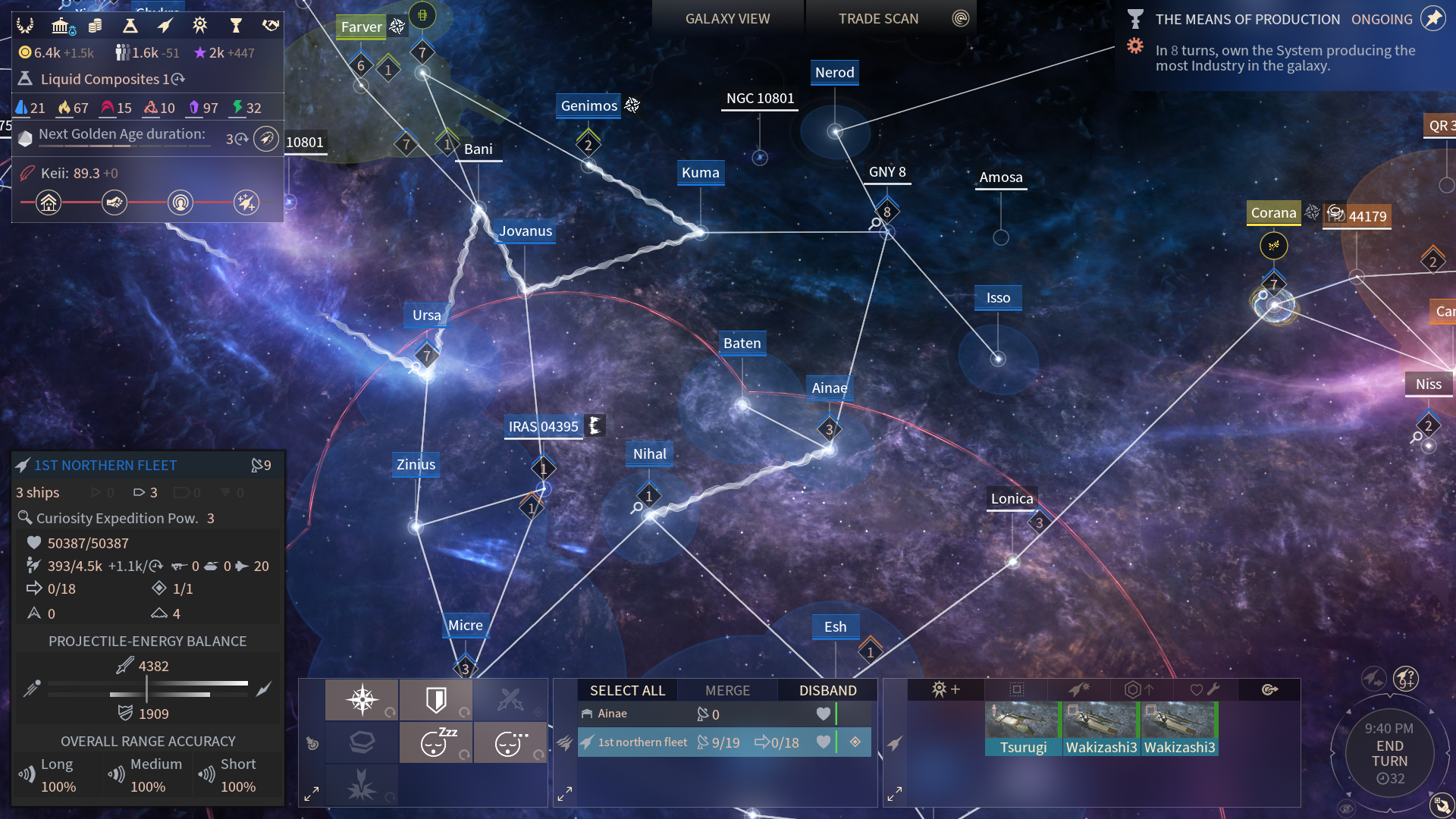Put the fleet to sleep with Zzz icon
Viewport: 1456px width, 819px height.
[436, 742]
